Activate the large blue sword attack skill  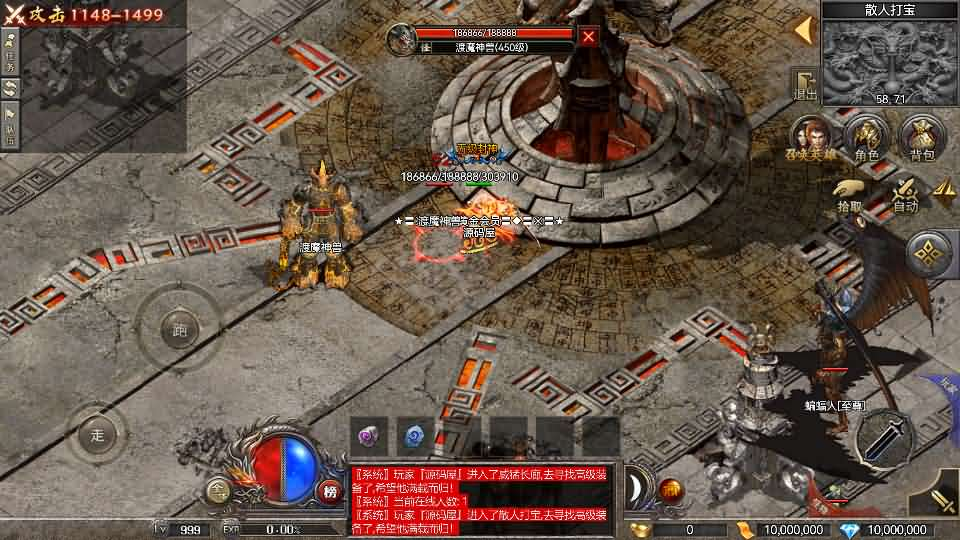(884, 436)
